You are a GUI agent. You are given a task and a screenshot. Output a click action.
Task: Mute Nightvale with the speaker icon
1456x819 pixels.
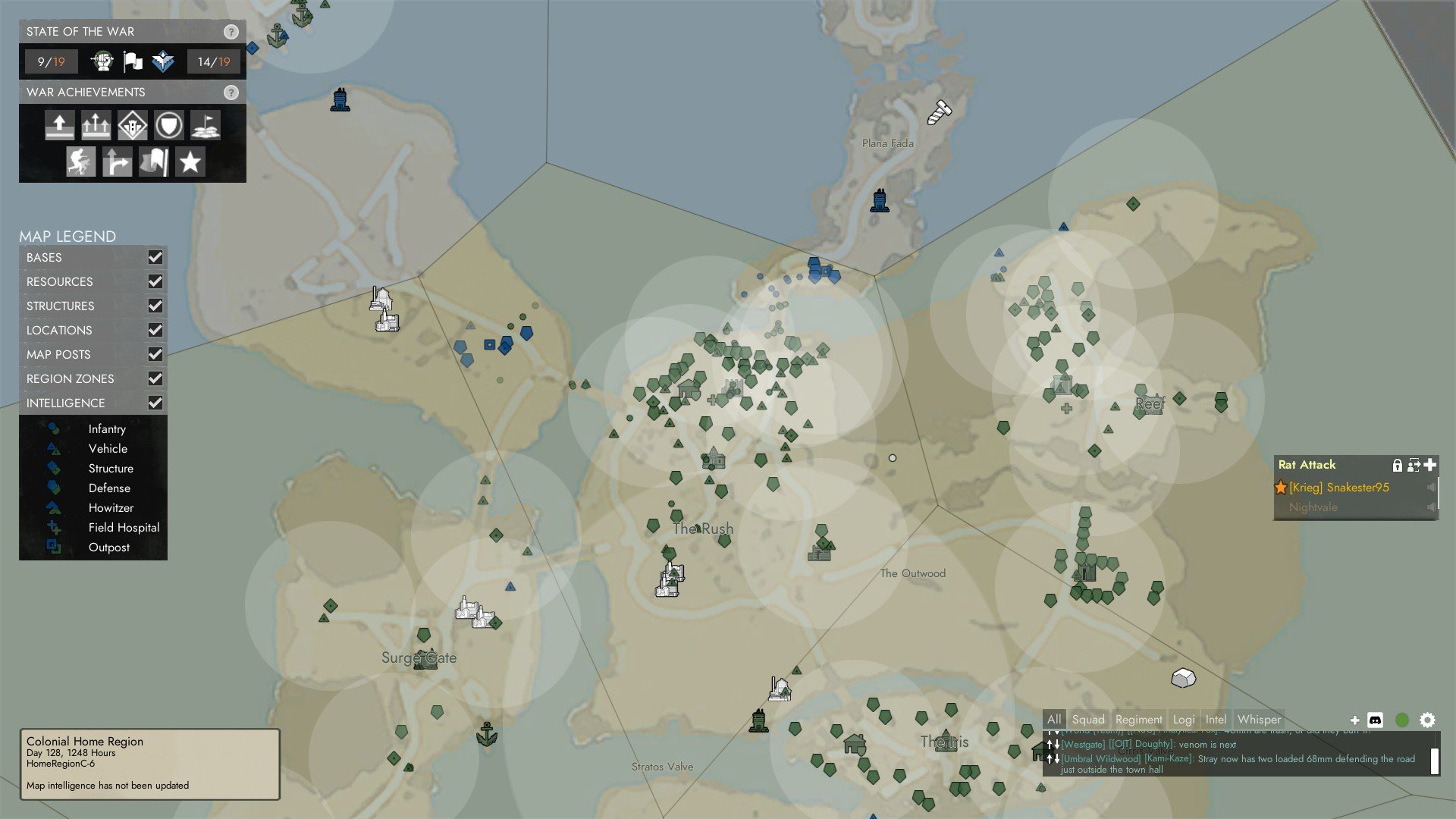(1430, 507)
